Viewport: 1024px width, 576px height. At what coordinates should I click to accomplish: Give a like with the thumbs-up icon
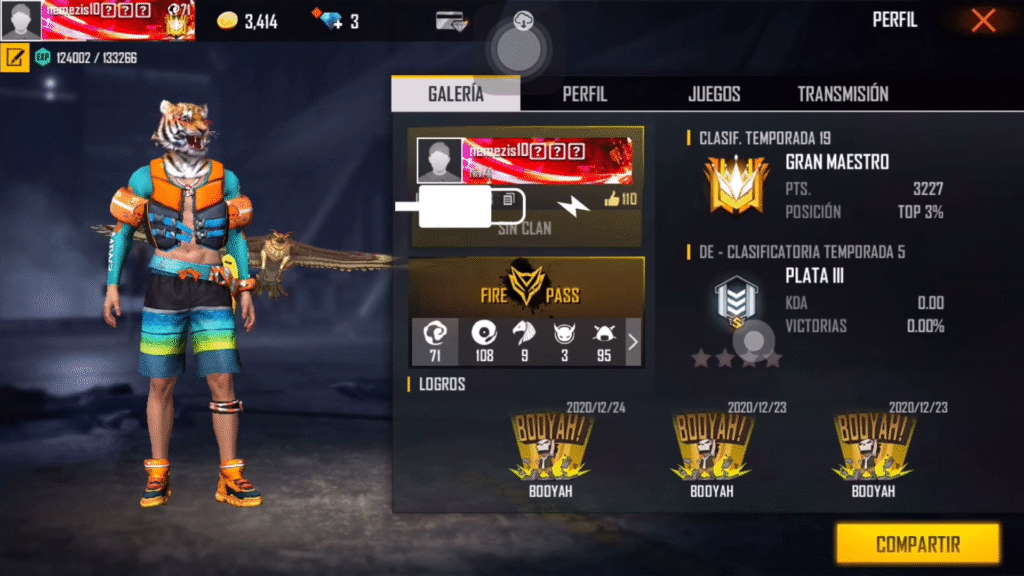[x=611, y=200]
